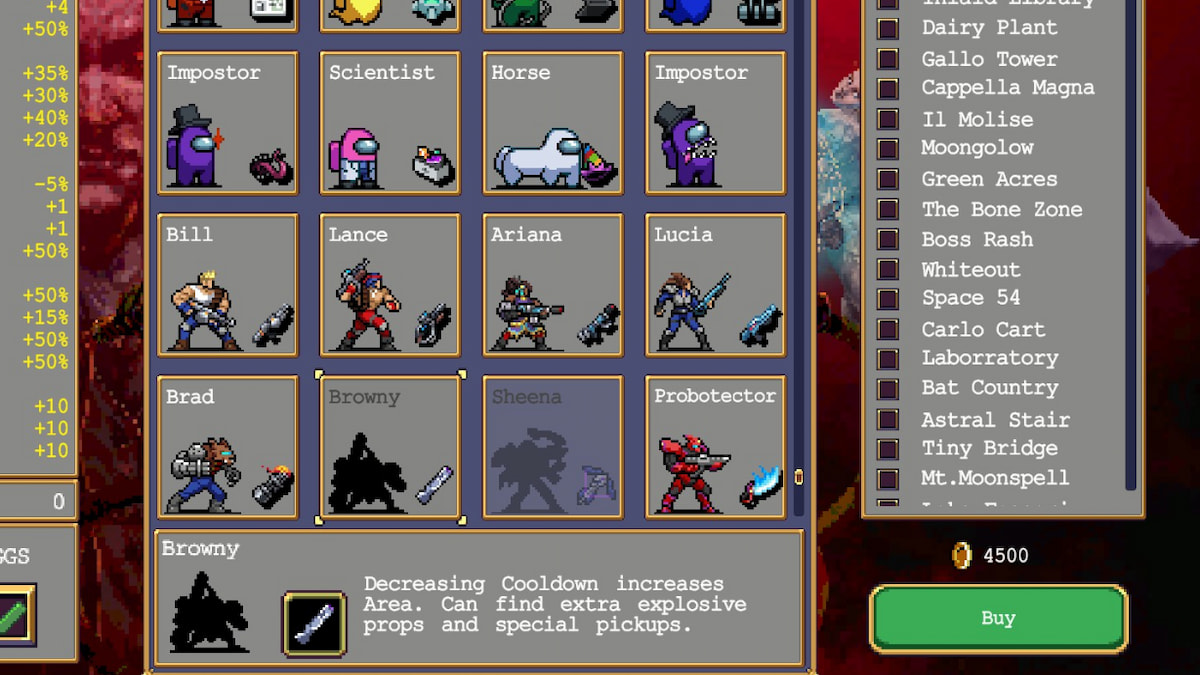
Task: Pick Bill from the character grid
Action: coord(227,284)
